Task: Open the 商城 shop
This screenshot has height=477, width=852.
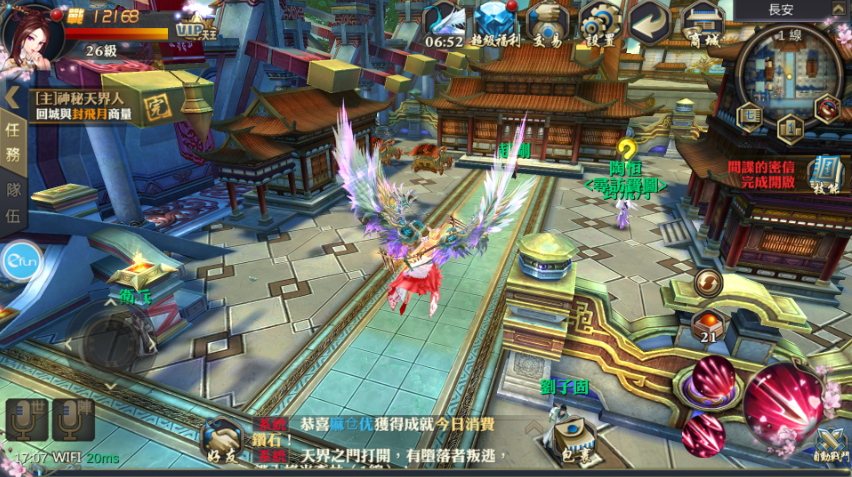Action: [x=702, y=24]
